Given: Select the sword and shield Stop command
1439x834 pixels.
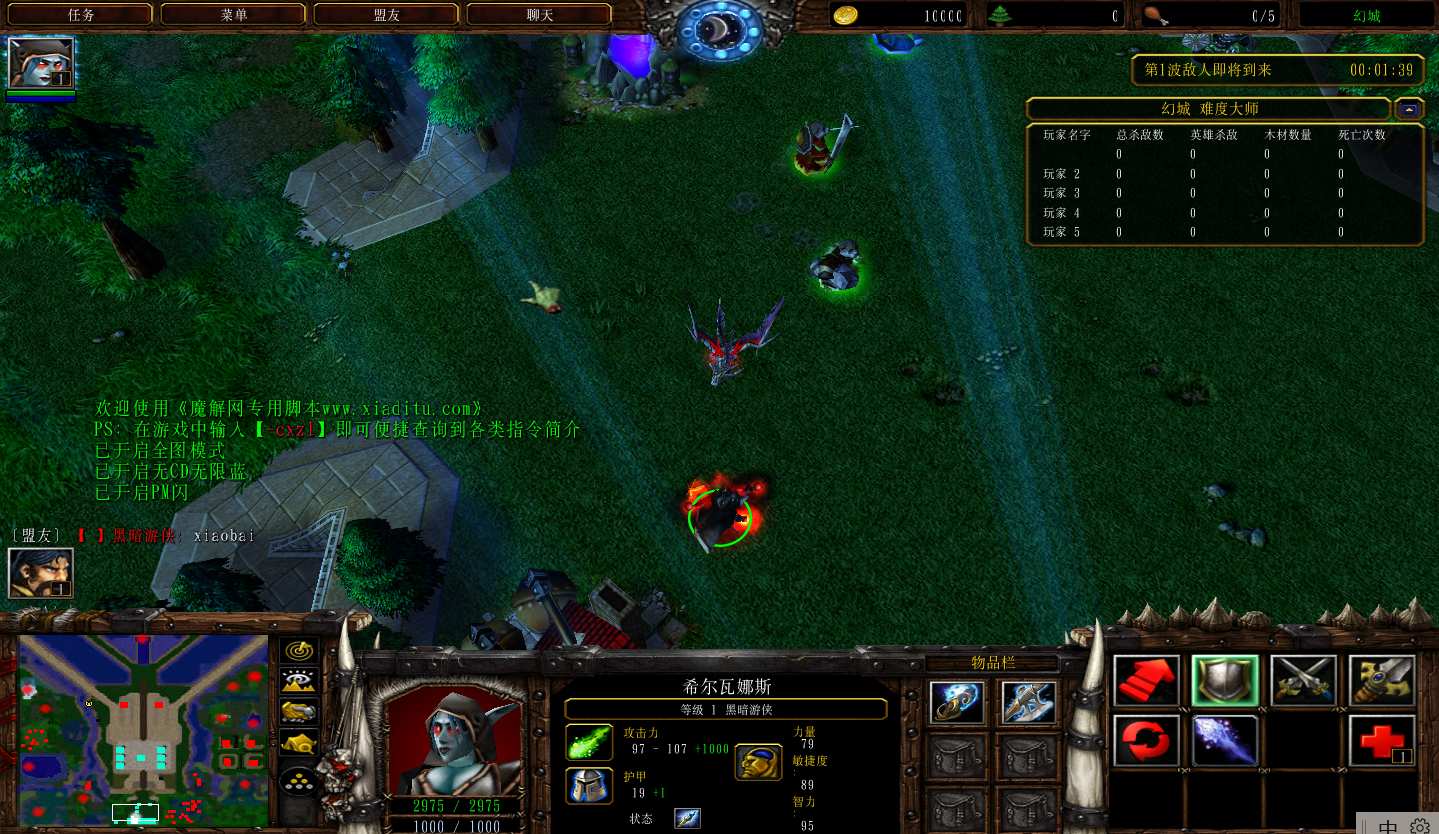Looking at the screenshot, I should (x=1382, y=681).
